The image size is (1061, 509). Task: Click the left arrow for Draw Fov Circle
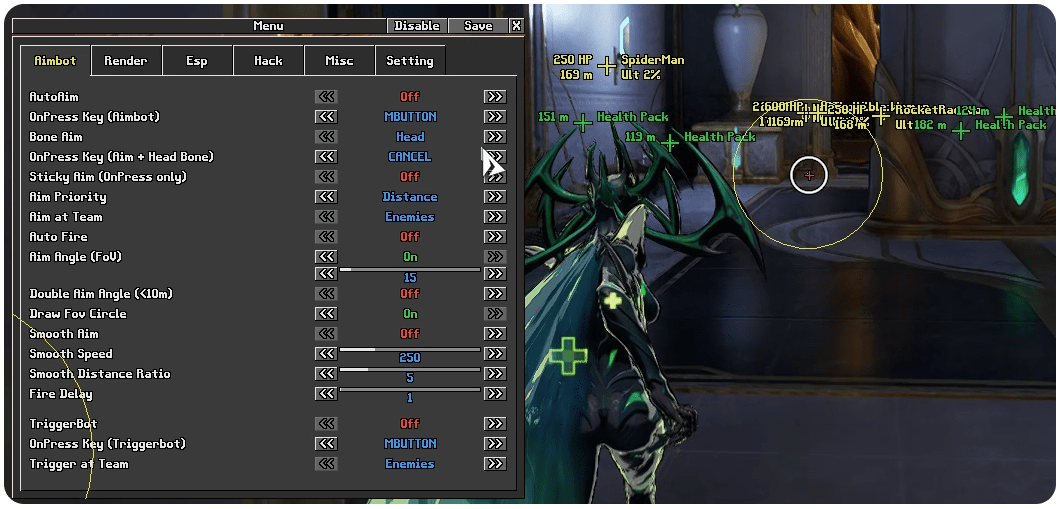(x=326, y=314)
